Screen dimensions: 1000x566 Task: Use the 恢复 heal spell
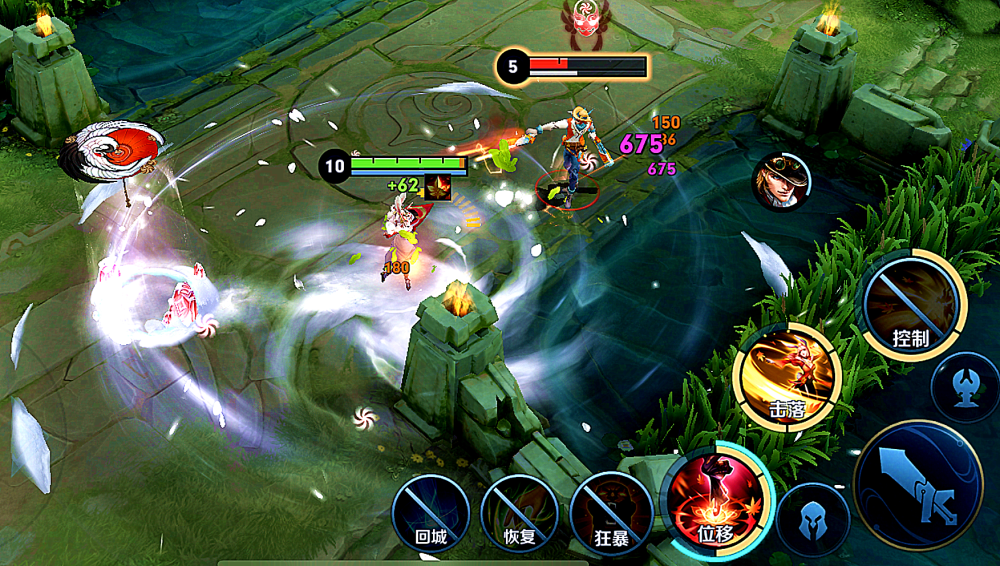pos(519,514)
